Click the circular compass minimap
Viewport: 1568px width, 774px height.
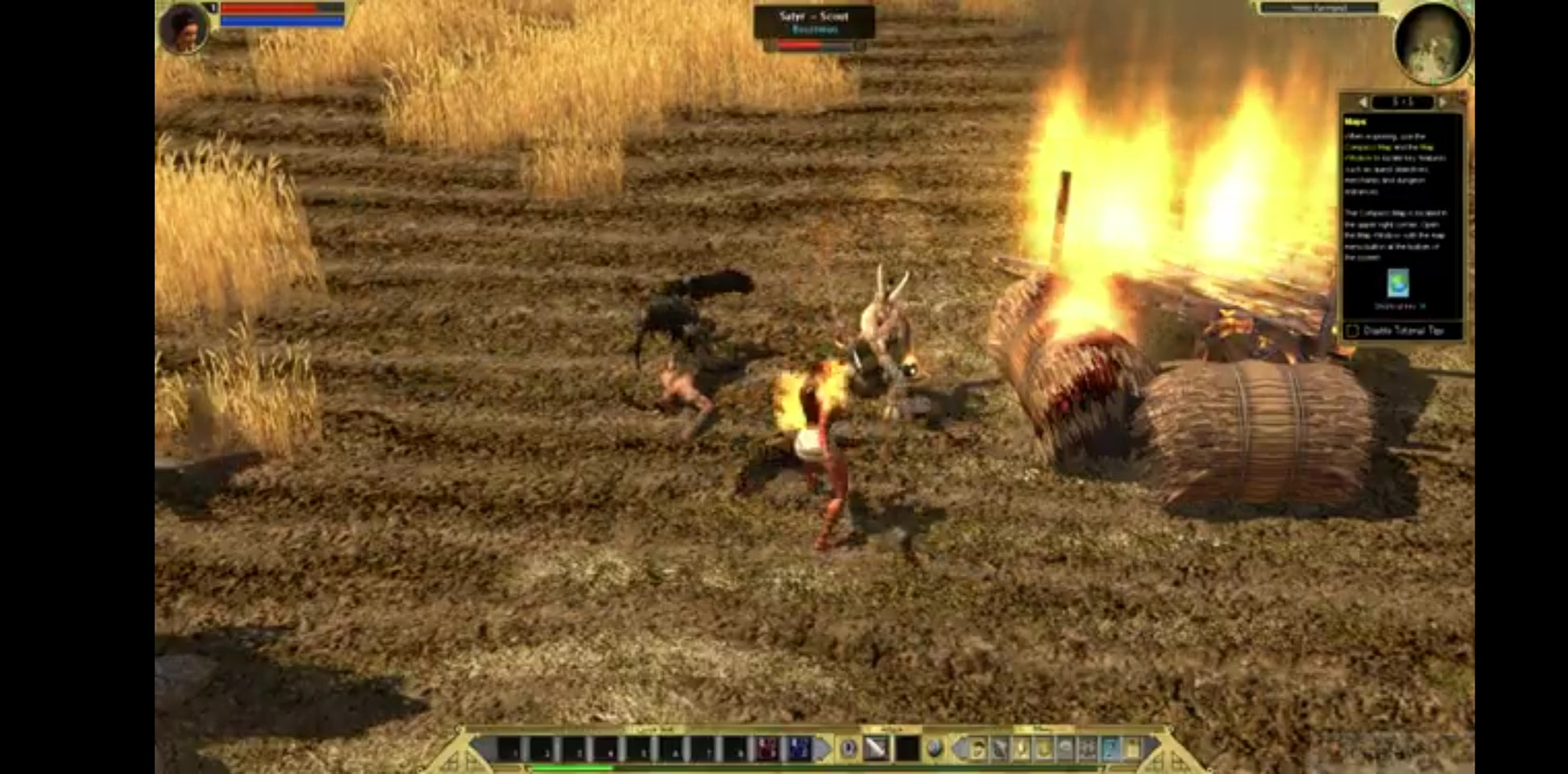[1433, 43]
